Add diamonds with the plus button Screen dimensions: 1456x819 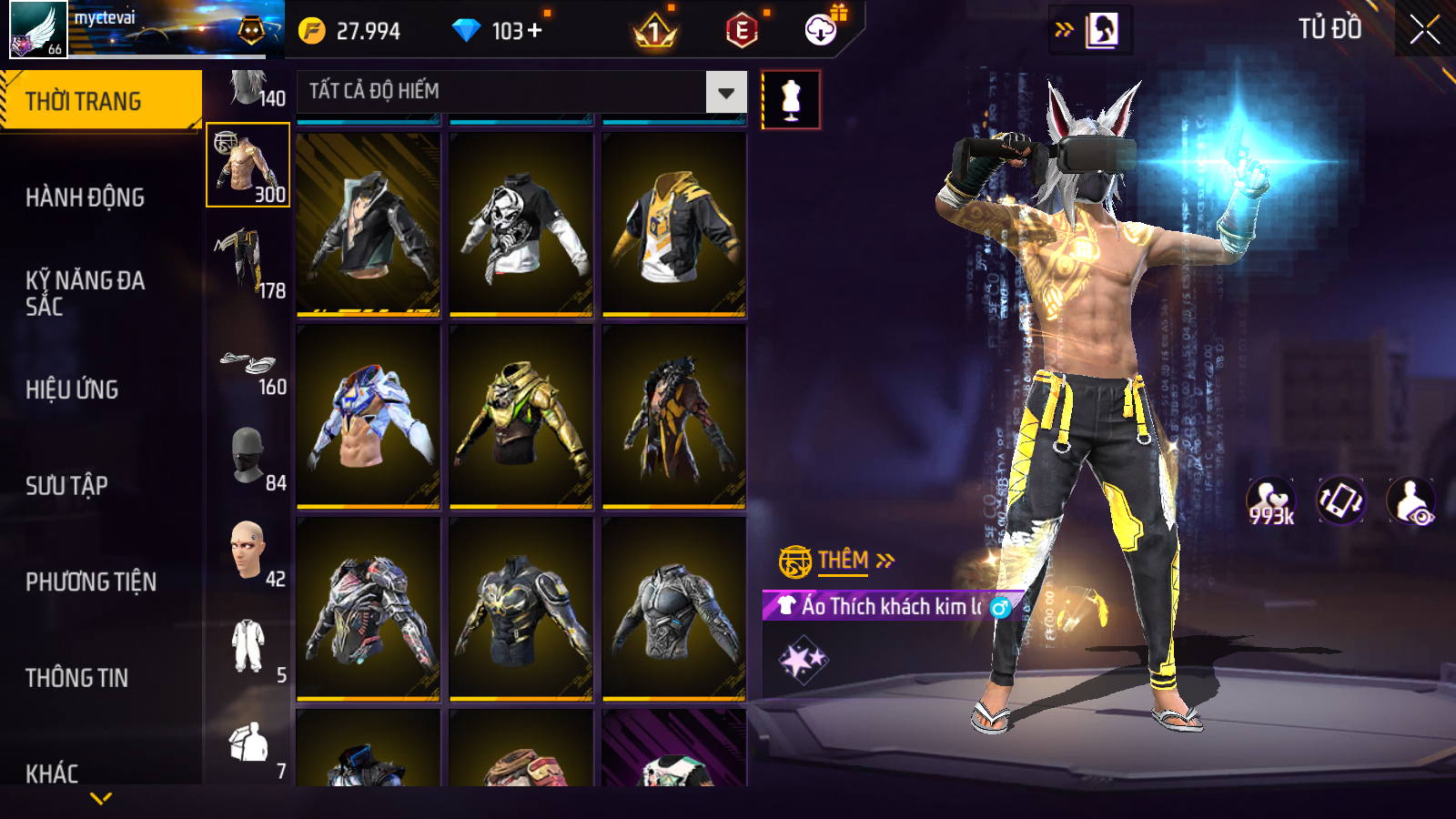tap(535, 31)
